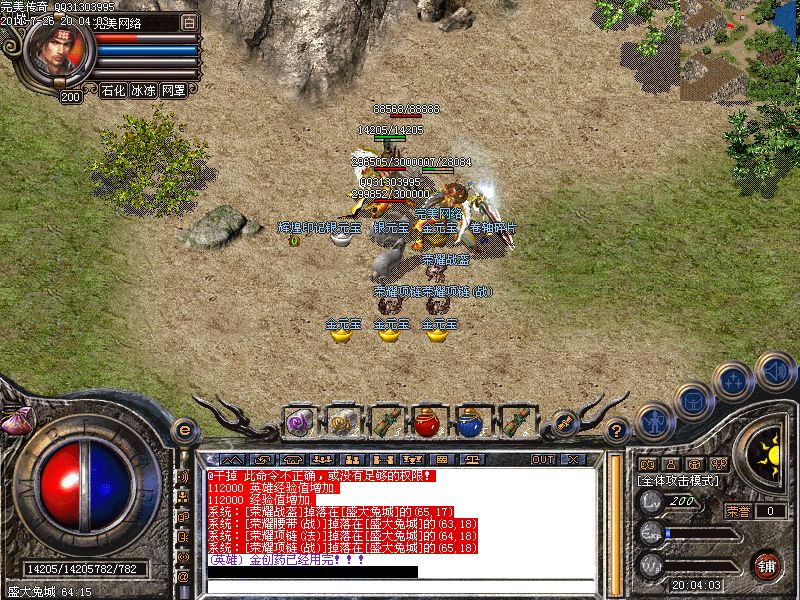Activate the 网罩 hero skill button
The image size is (800, 600).
tap(173, 90)
